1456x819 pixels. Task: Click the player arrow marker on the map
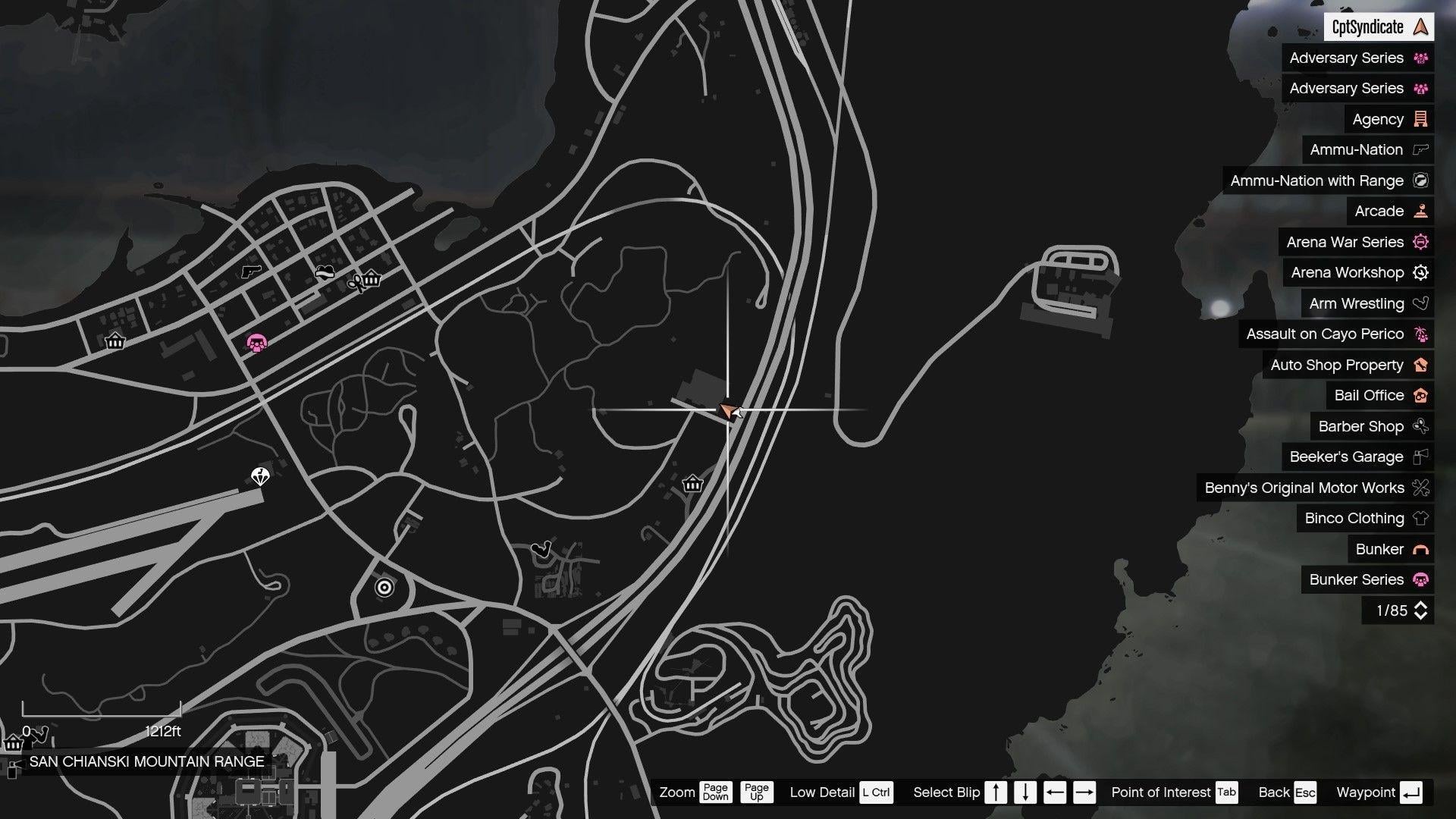(x=728, y=411)
